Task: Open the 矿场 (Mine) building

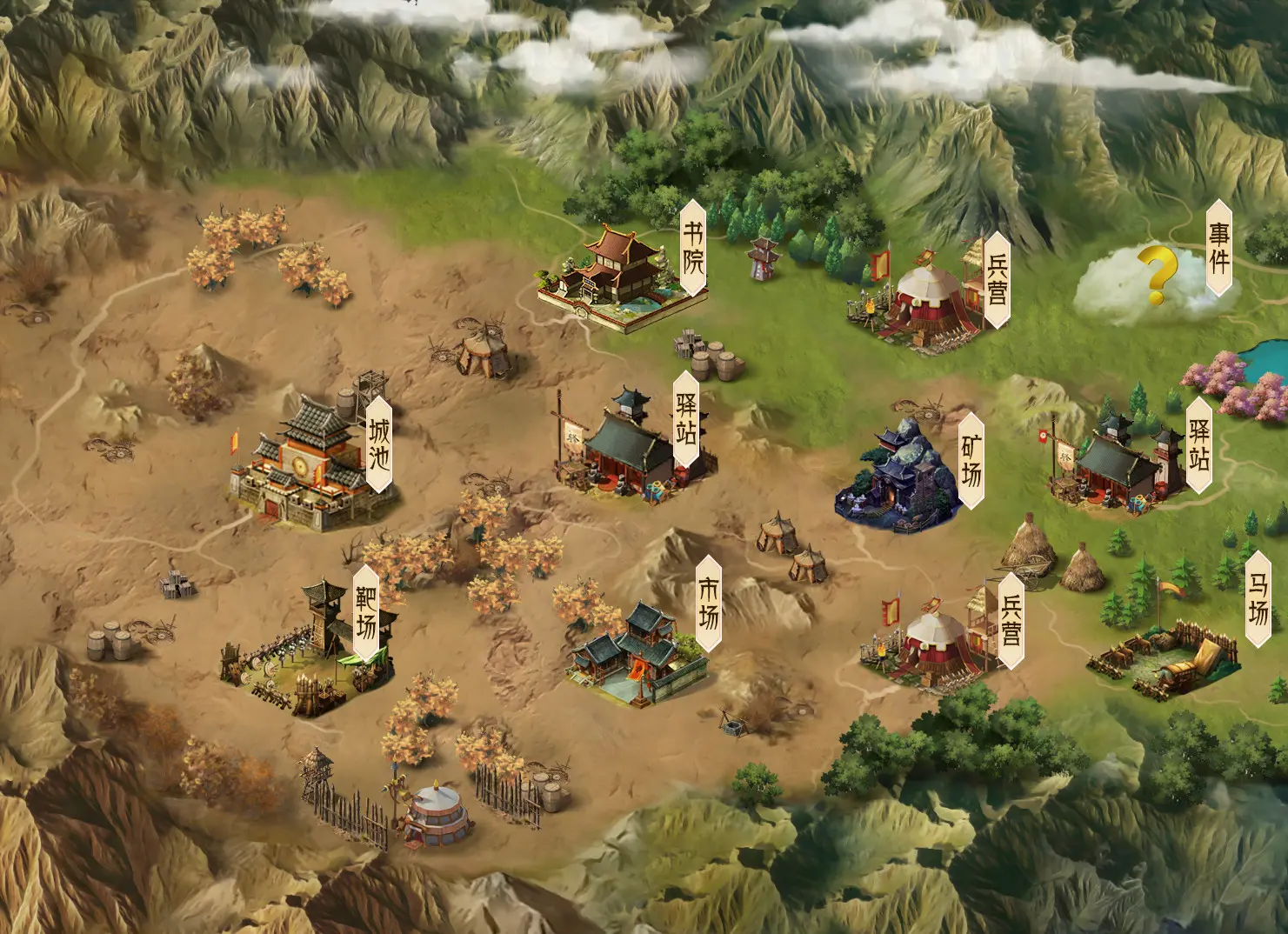Action: (x=896, y=474)
